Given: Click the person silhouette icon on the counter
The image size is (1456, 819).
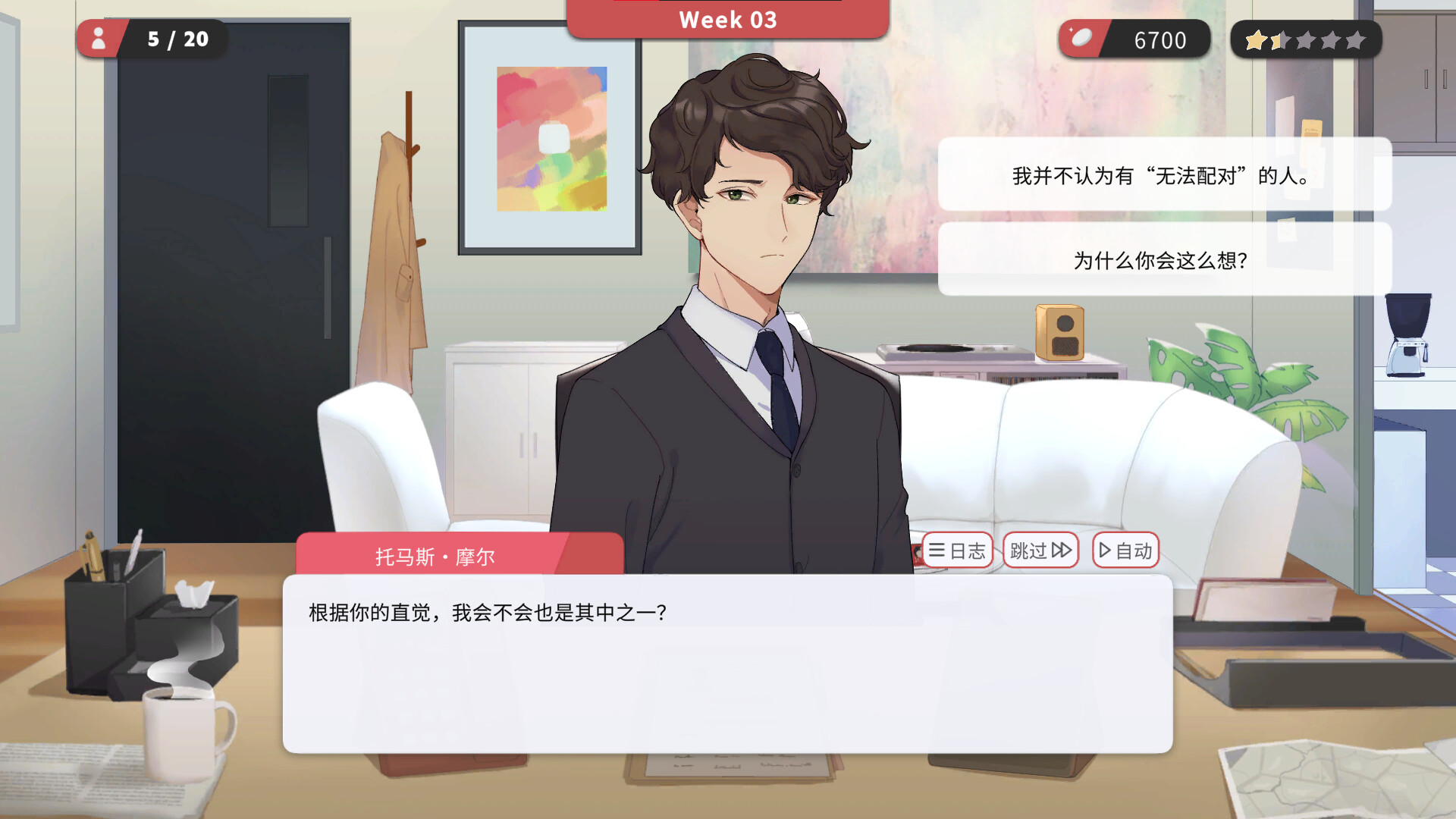Looking at the screenshot, I should 99,39.
